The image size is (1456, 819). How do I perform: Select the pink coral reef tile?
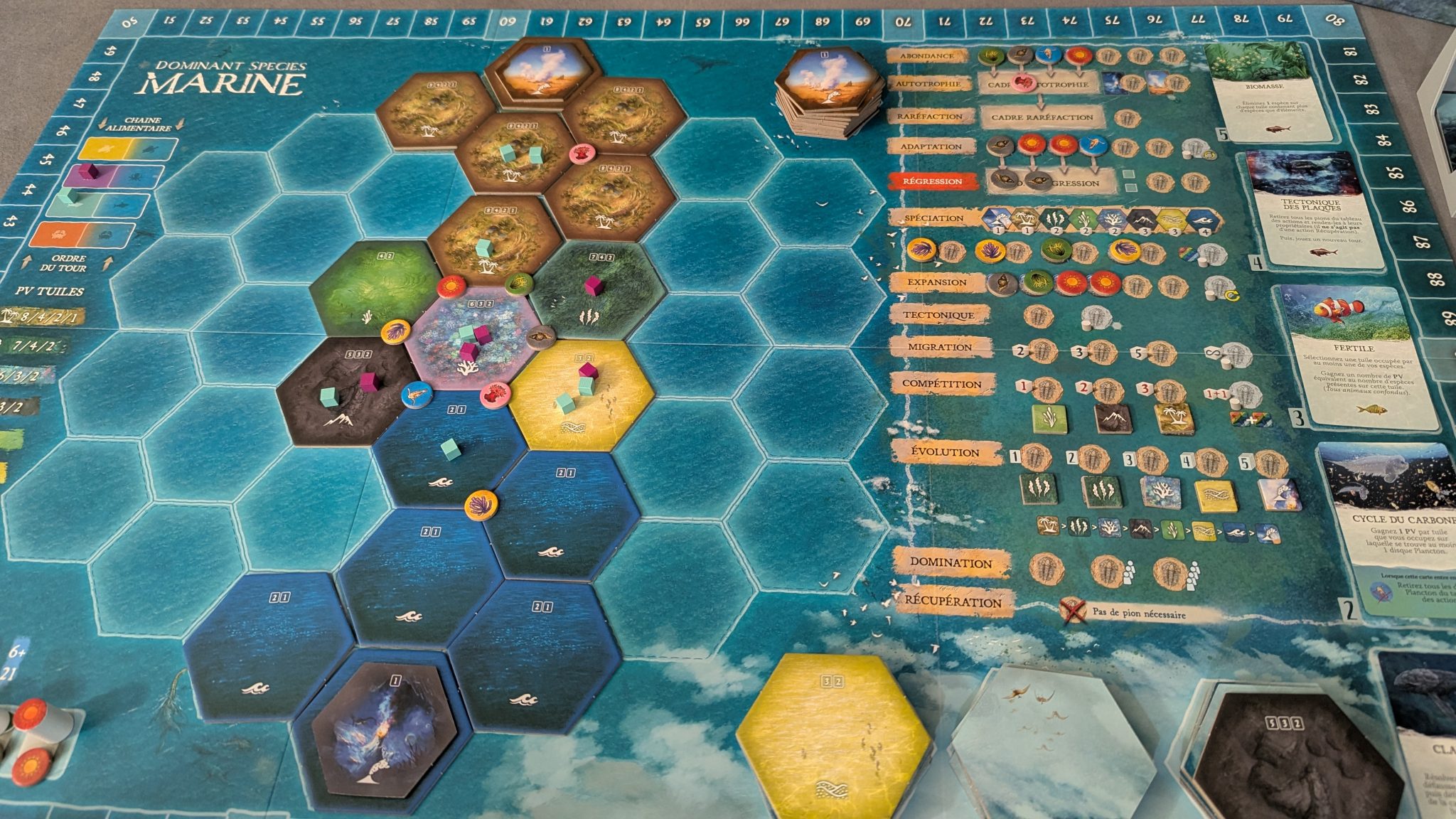pos(469,341)
